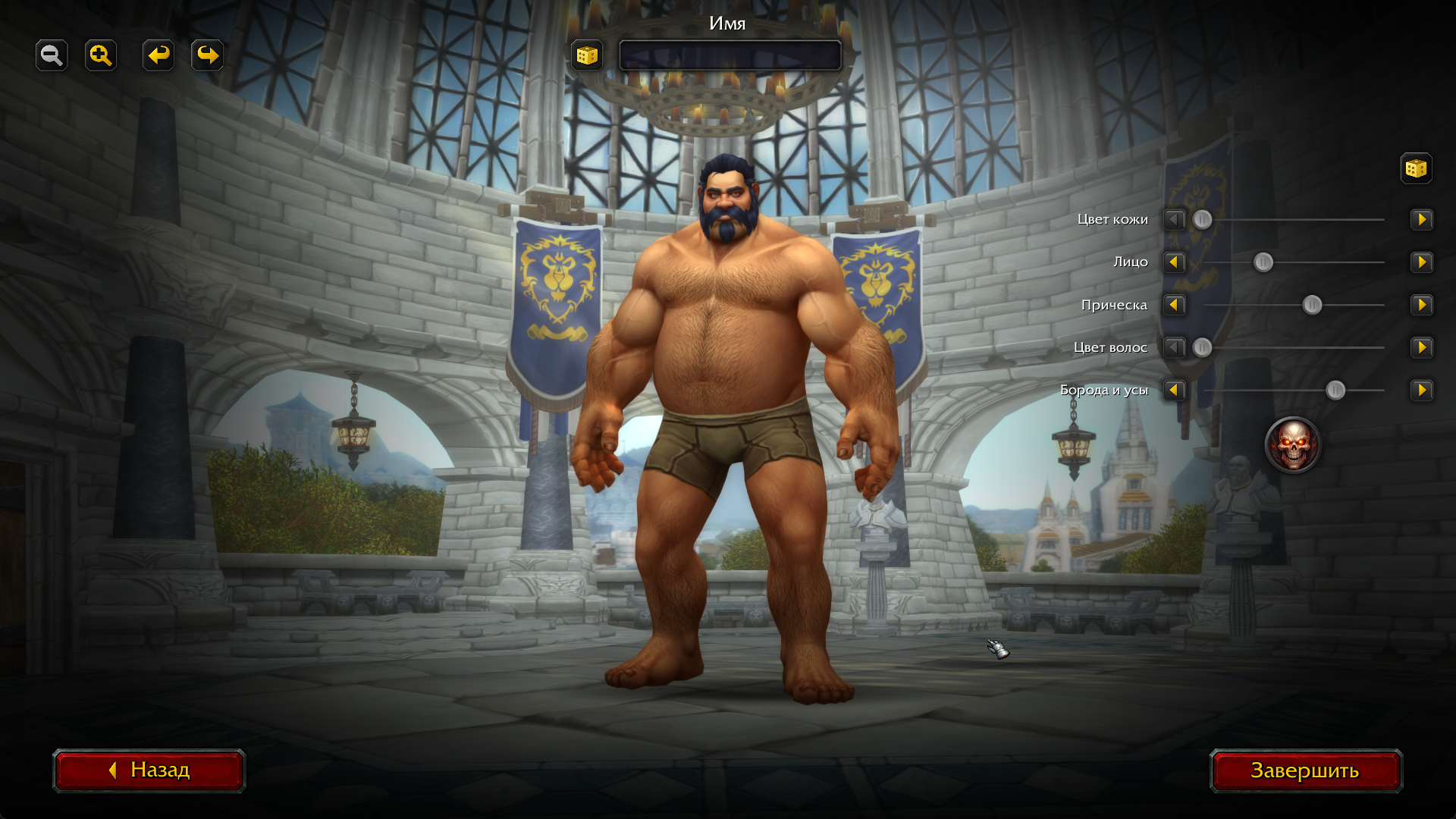
Task: Select next Прическа hairstyle
Action: pos(1421,305)
